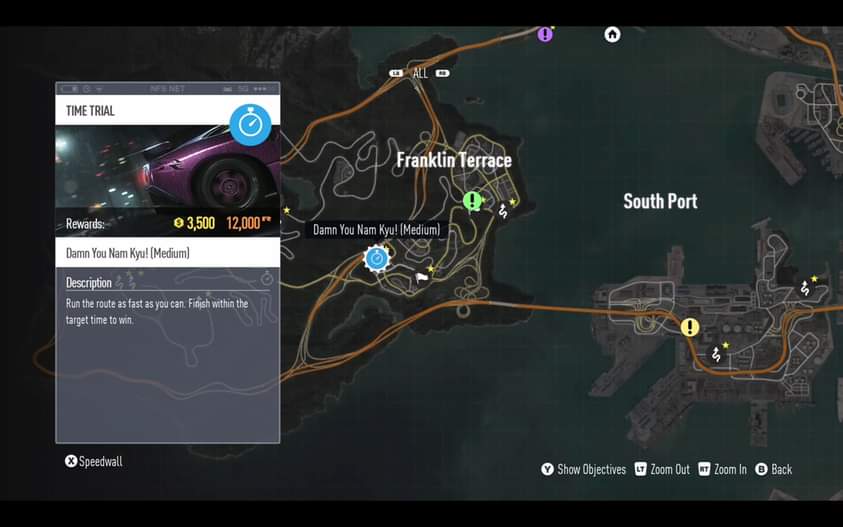Select the white flag event marker
The height and width of the screenshot is (527, 843).
(x=422, y=277)
